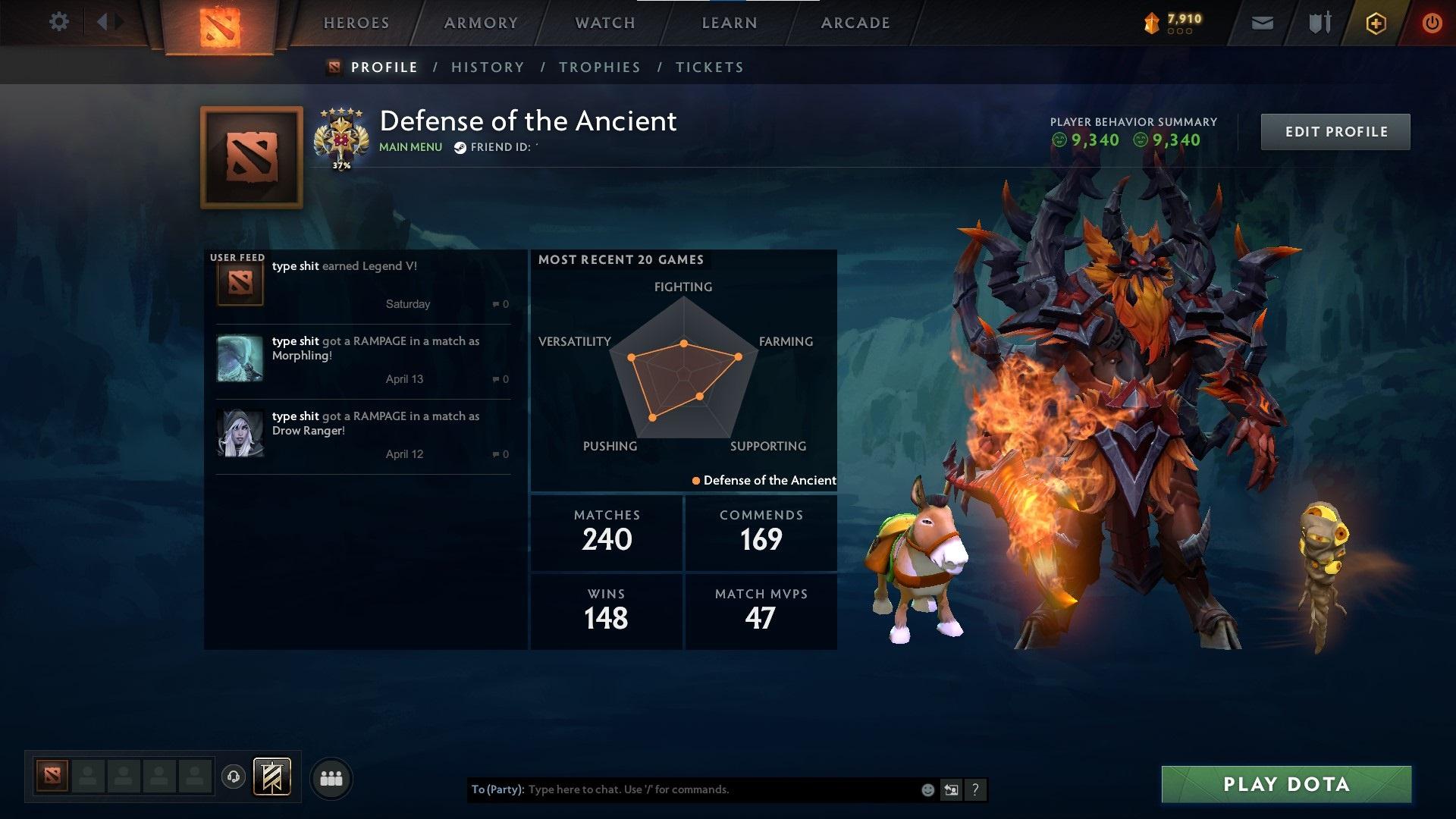Toggle voice chat headset icon
The height and width of the screenshot is (819, 1456).
233,777
